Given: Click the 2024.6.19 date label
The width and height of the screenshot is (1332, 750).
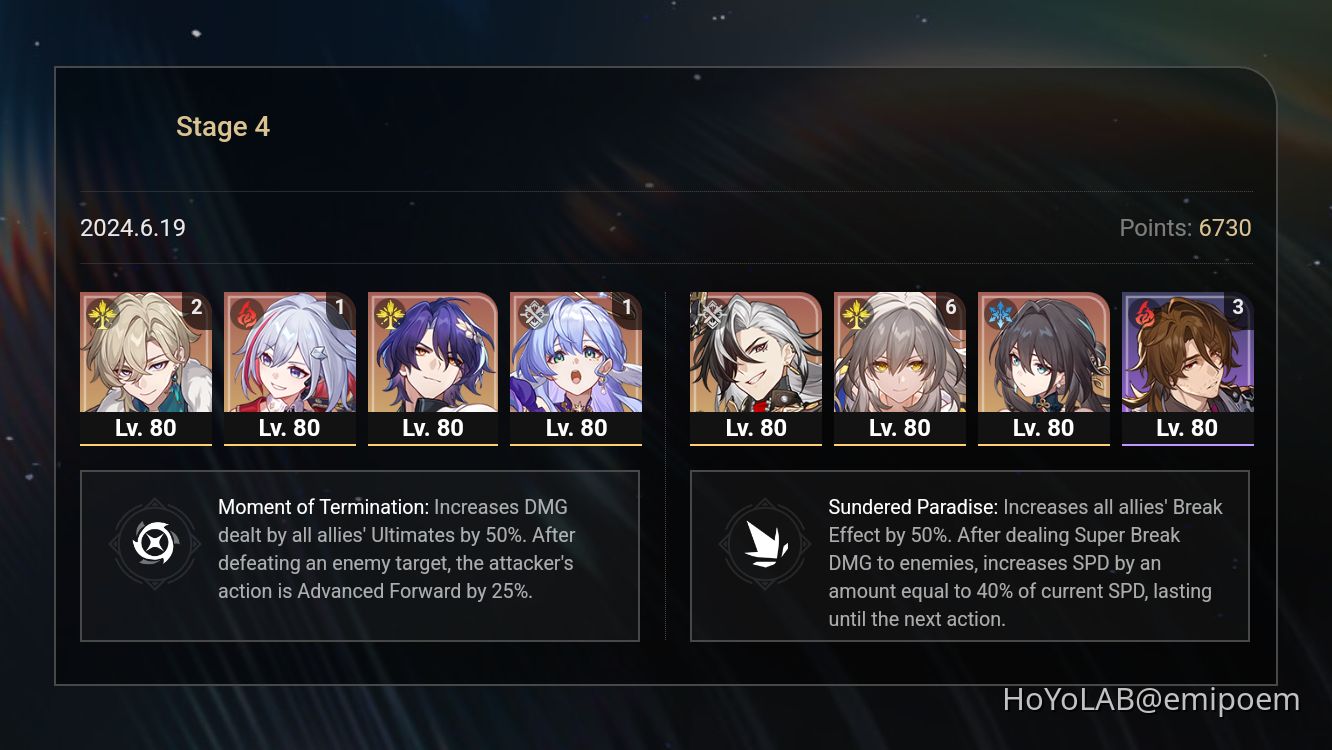Looking at the screenshot, I should (x=132, y=228).
